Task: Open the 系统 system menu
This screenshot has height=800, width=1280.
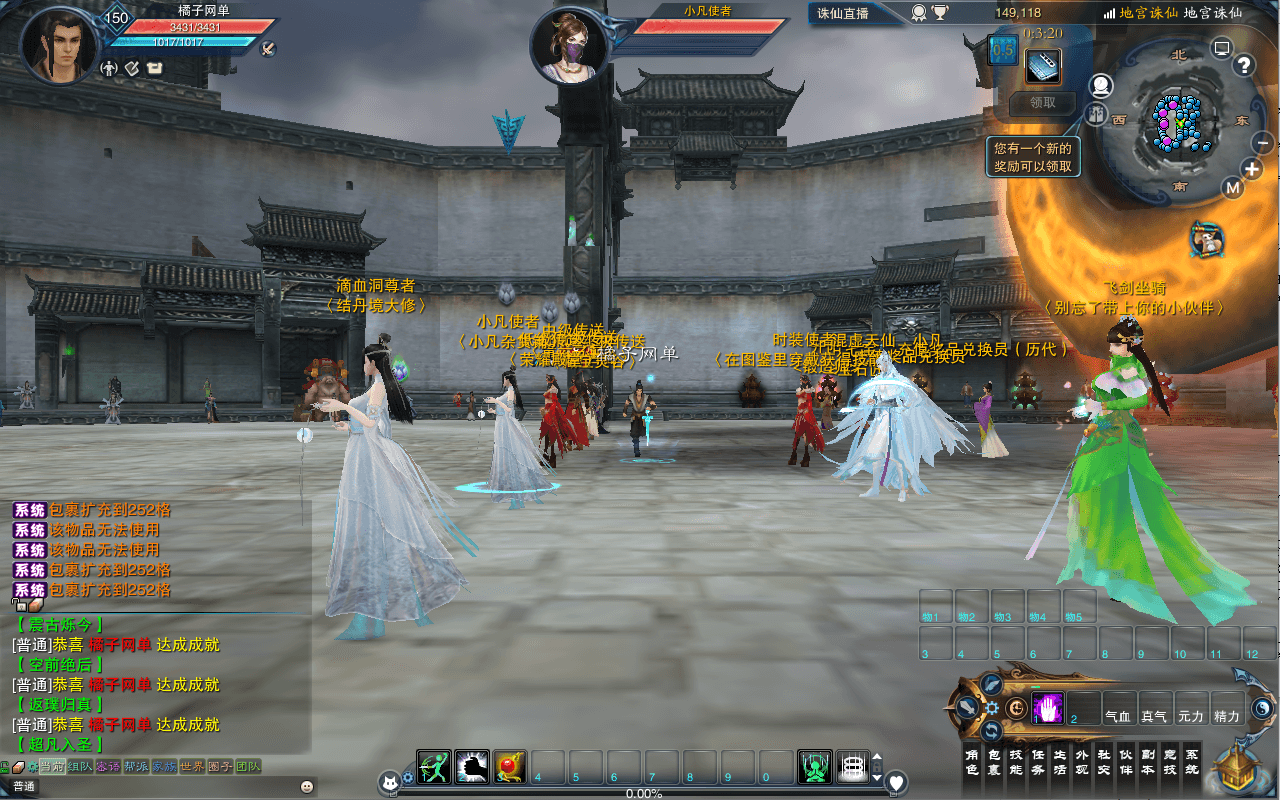Action: point(1191,763)
